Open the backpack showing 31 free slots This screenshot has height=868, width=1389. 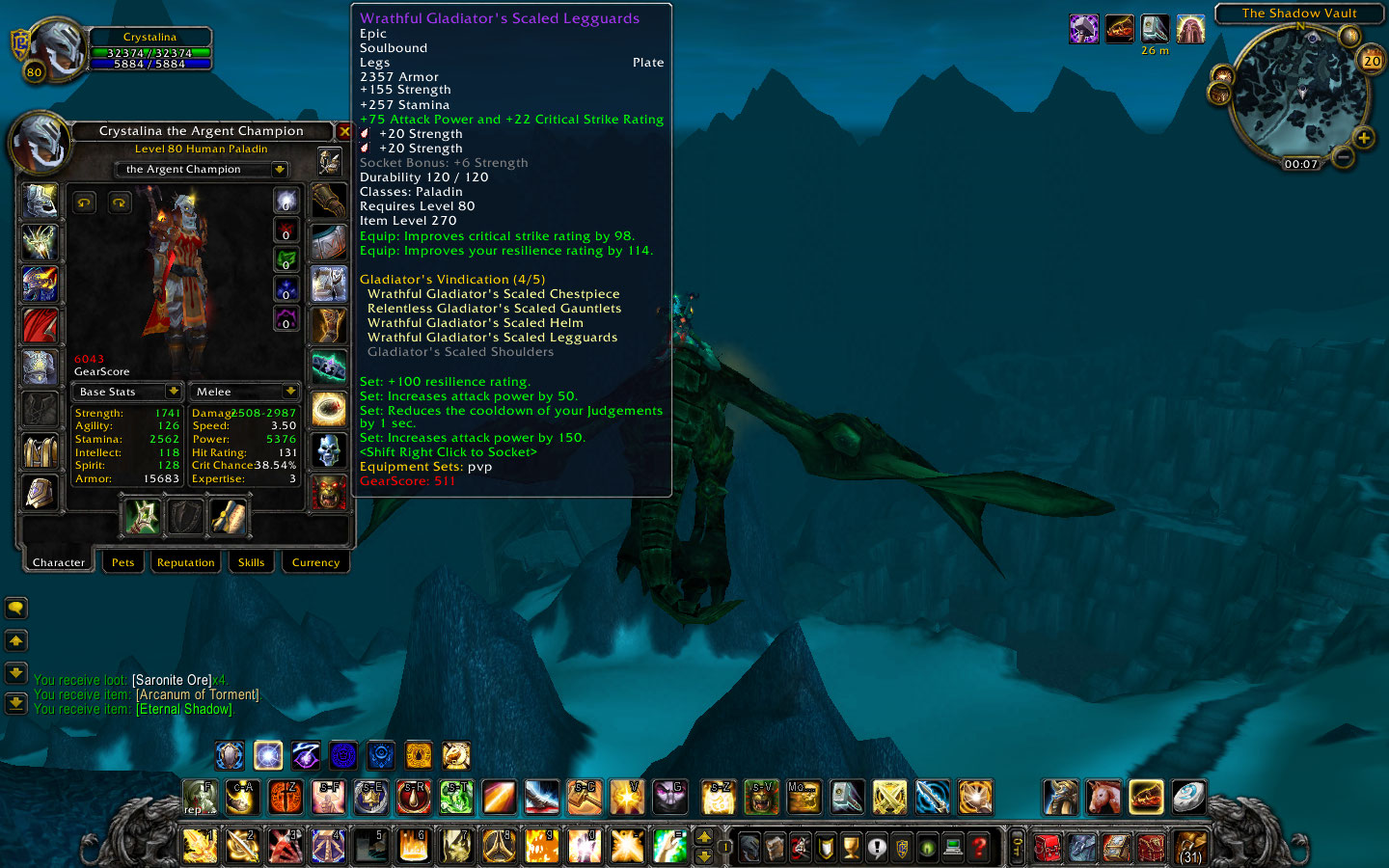[x=1191, y=847]
